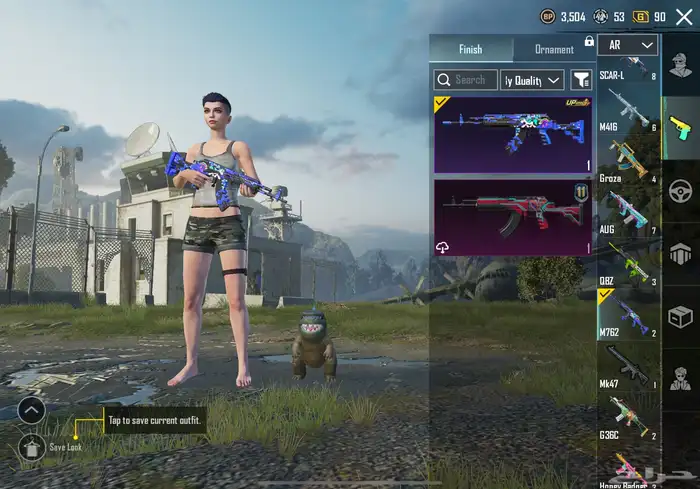The height and width of the screenshot is (489, 700).
Task: Click the skin Search field
Action: click(x=464, y=80)
